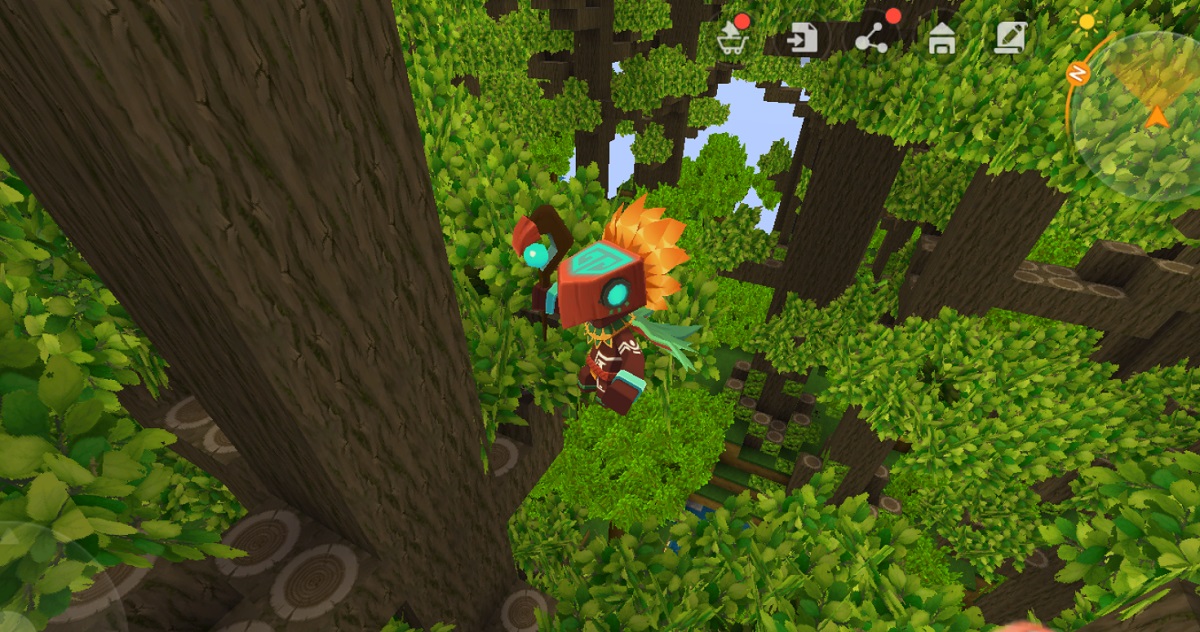This screenshot has height=632, width=1200.
Task: Open the share menu icon
Action: click(872, 39)
